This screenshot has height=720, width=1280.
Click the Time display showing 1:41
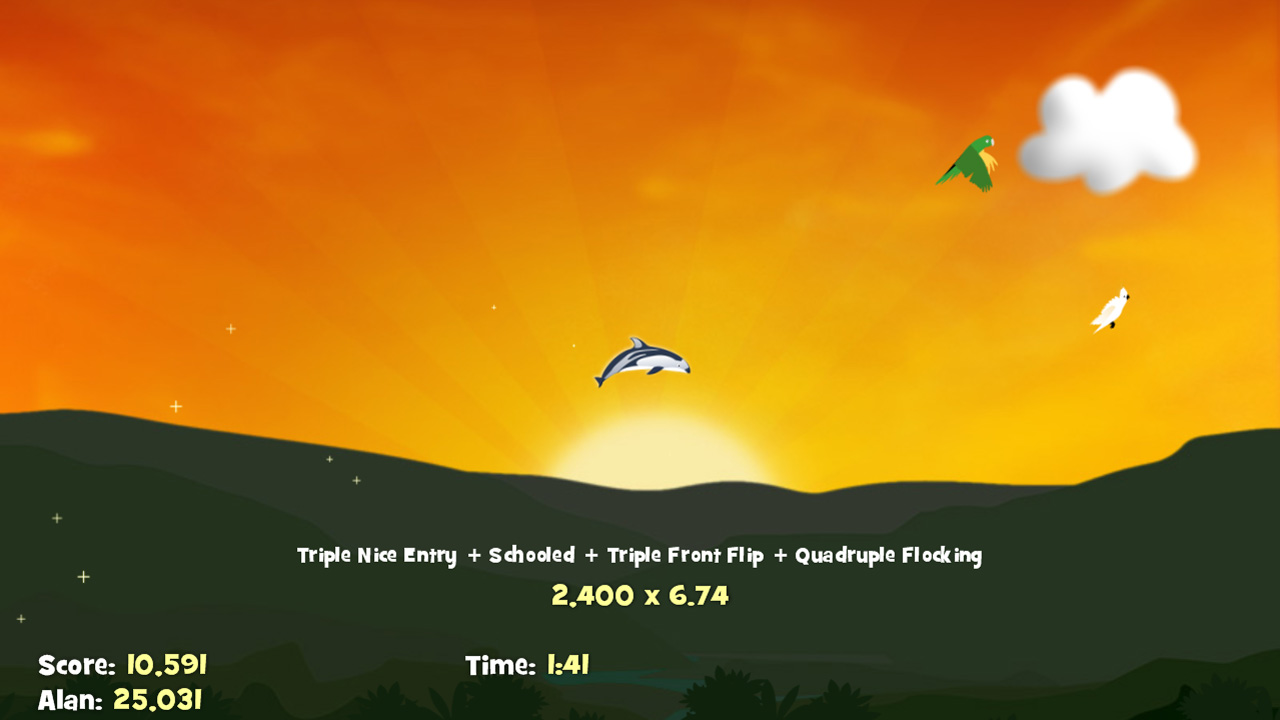click(x=528, y=664)
